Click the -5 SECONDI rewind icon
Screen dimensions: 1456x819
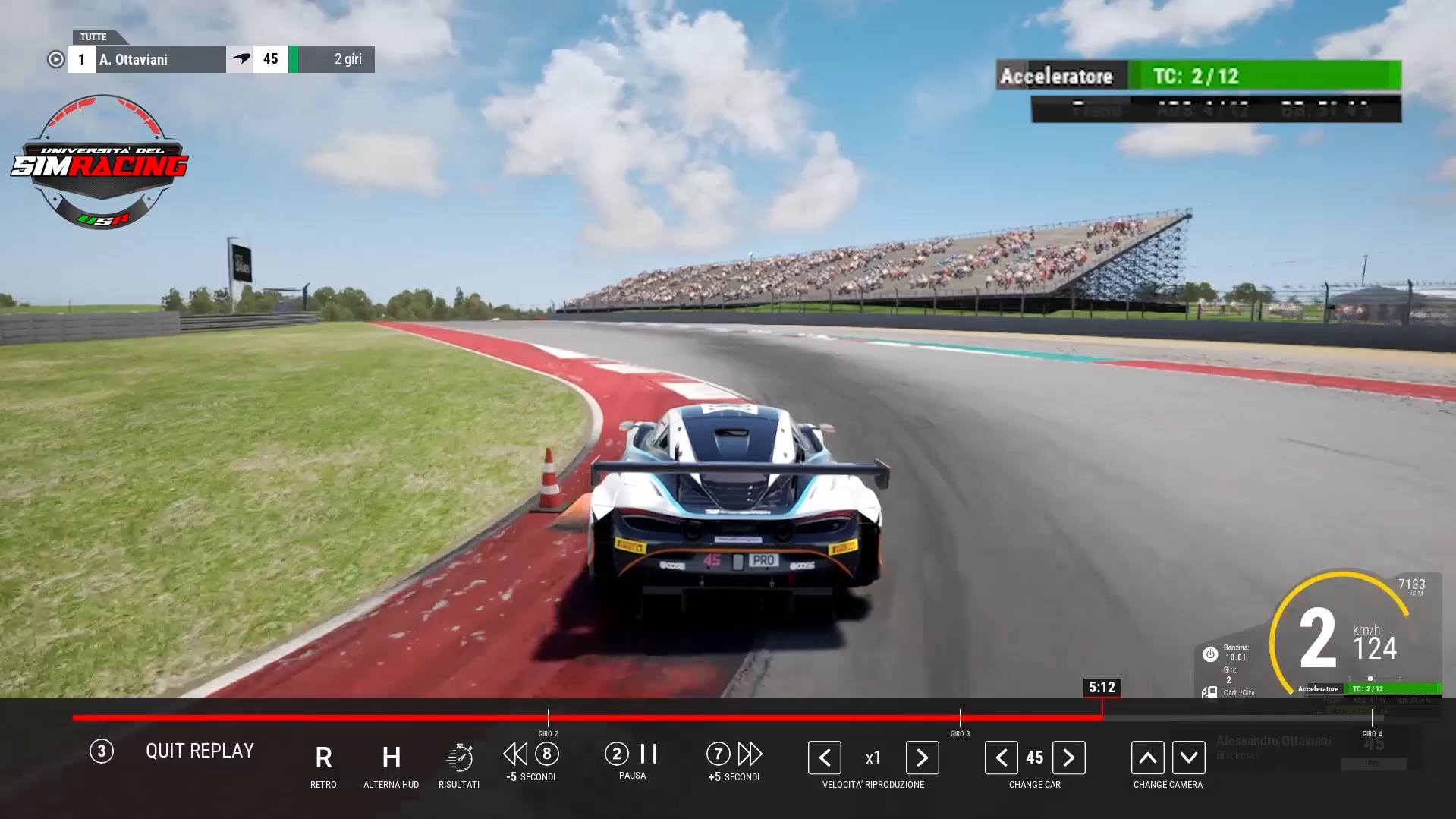[x=515, y=754]
